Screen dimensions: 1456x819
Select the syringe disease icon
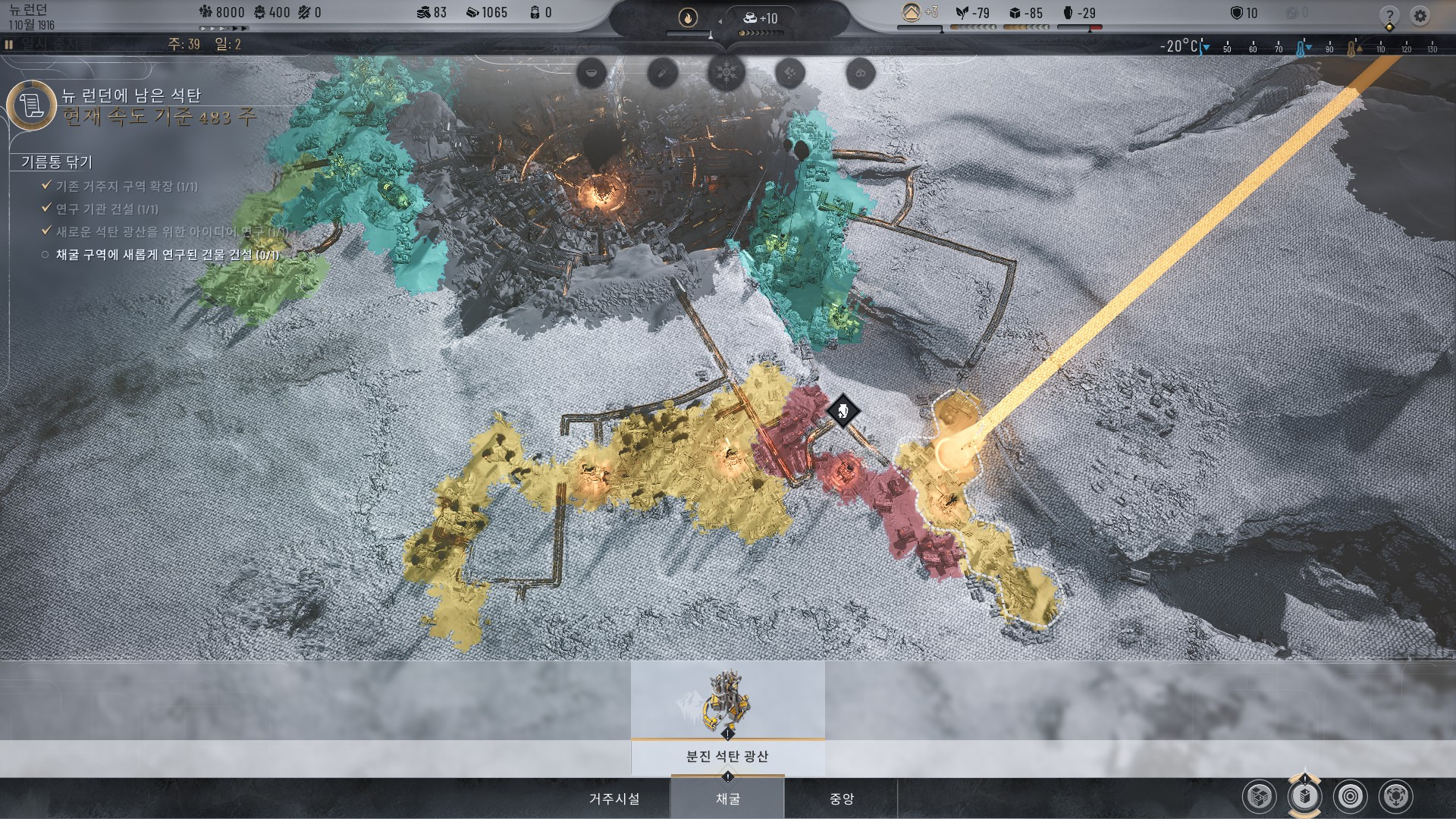(661, 73)
